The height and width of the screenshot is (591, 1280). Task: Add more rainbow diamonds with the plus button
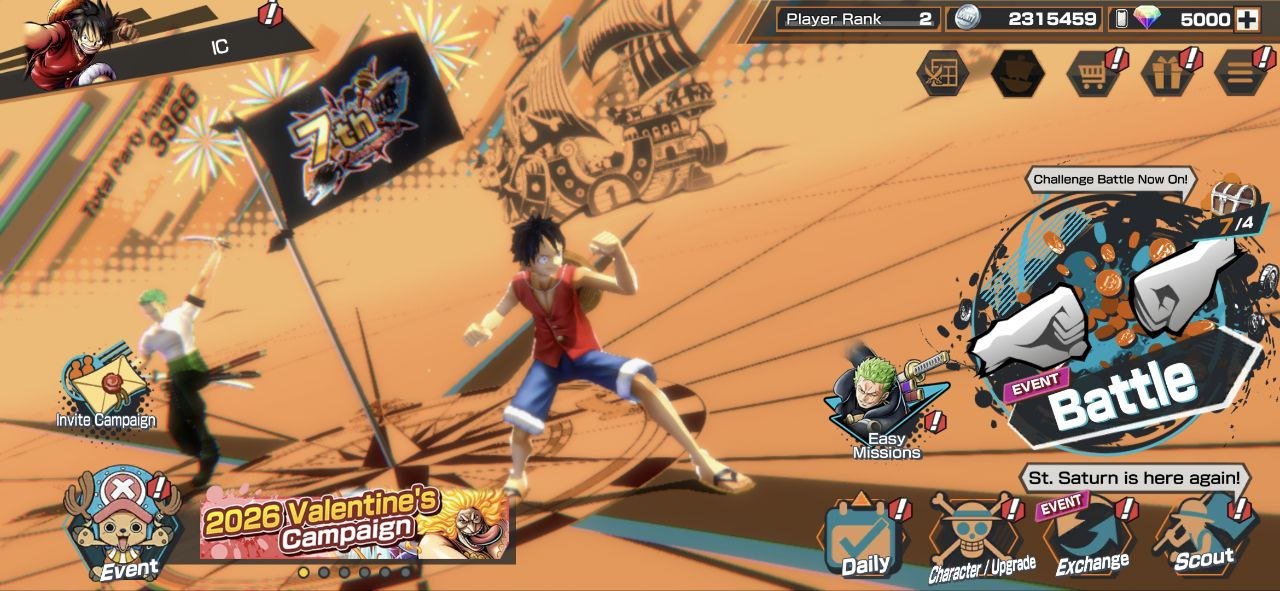click(x=1246, y=19)
